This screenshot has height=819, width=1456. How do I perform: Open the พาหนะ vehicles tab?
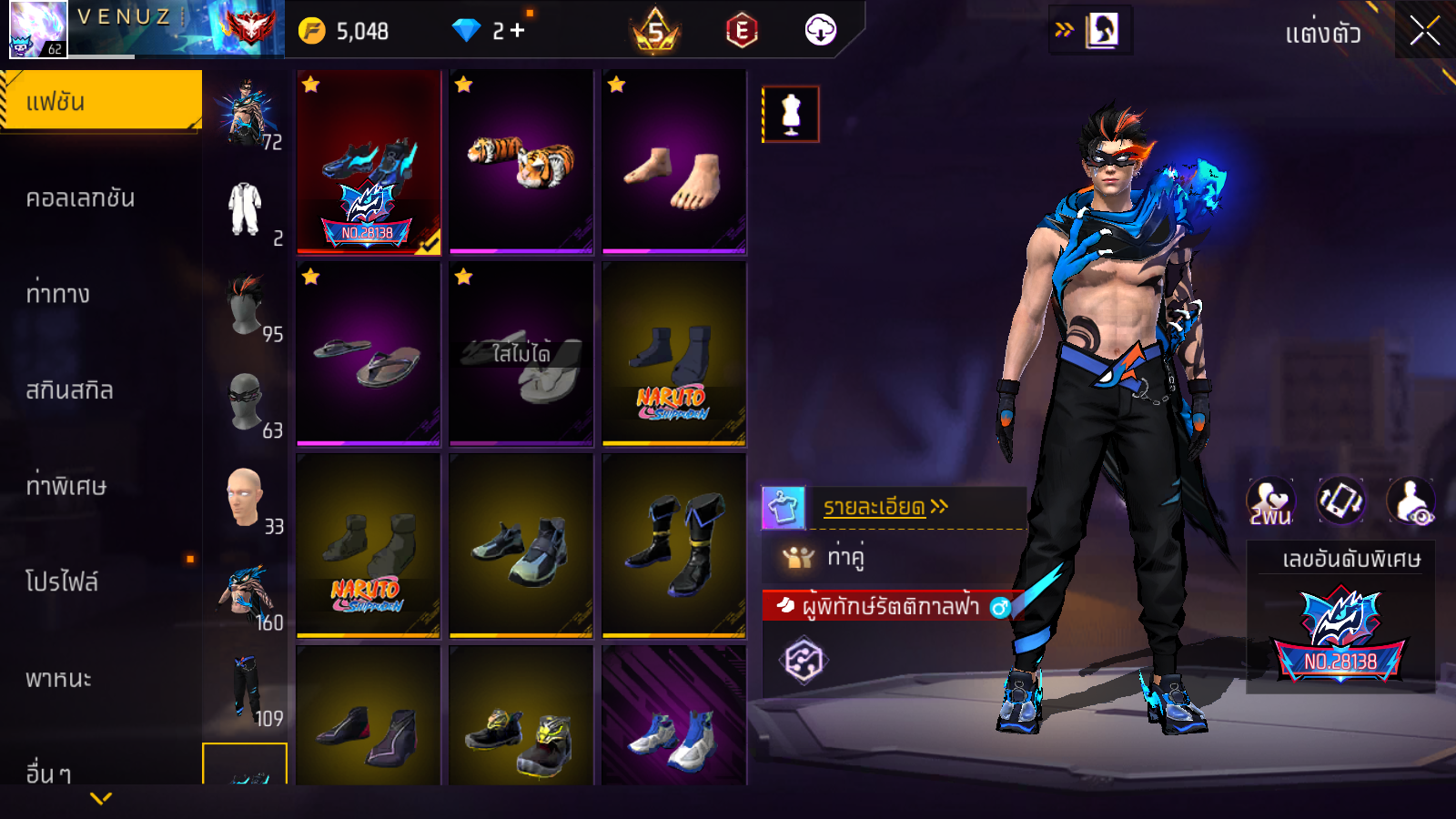58,679
